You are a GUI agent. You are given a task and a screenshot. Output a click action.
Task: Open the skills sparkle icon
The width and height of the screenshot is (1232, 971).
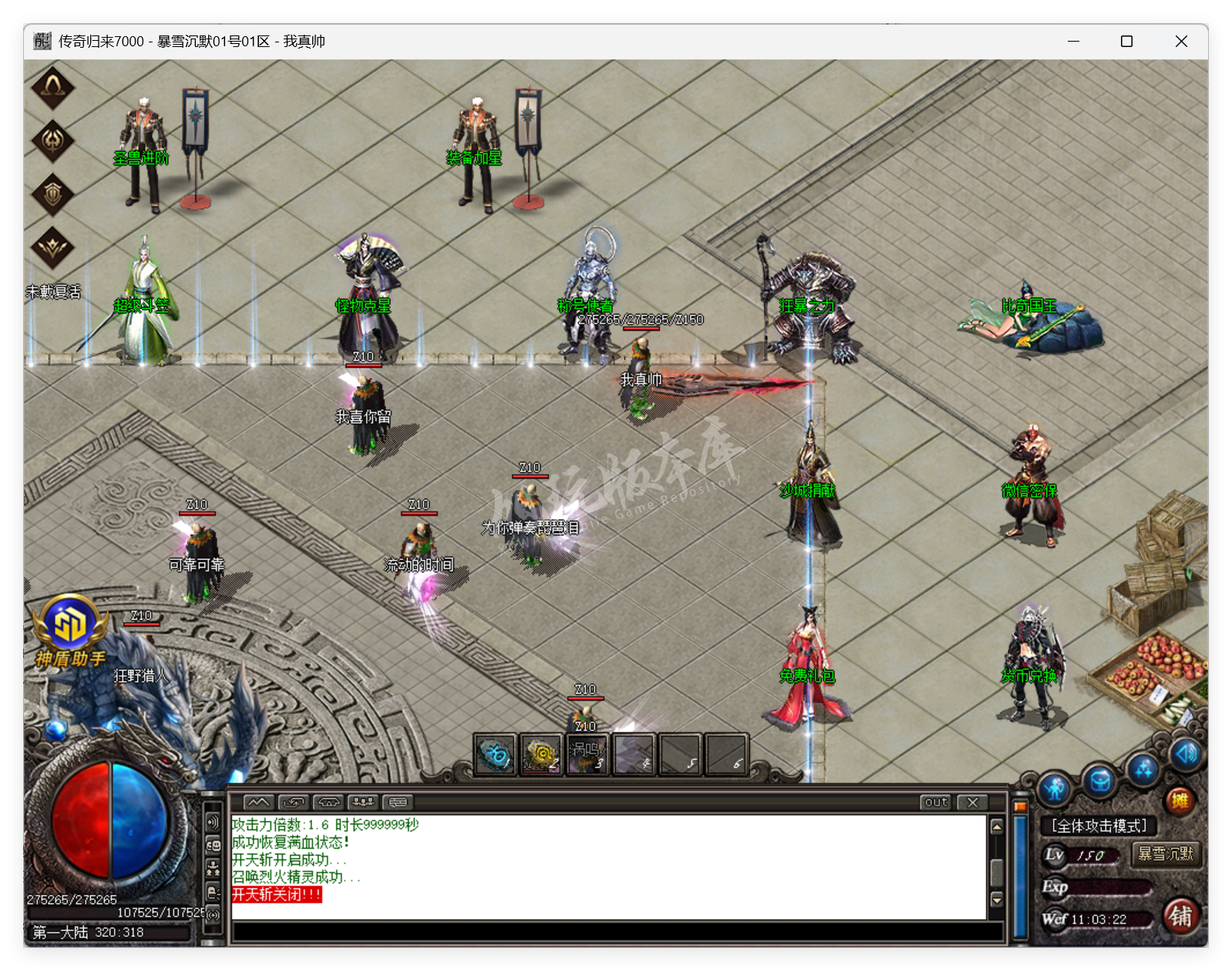point(1143,768)
